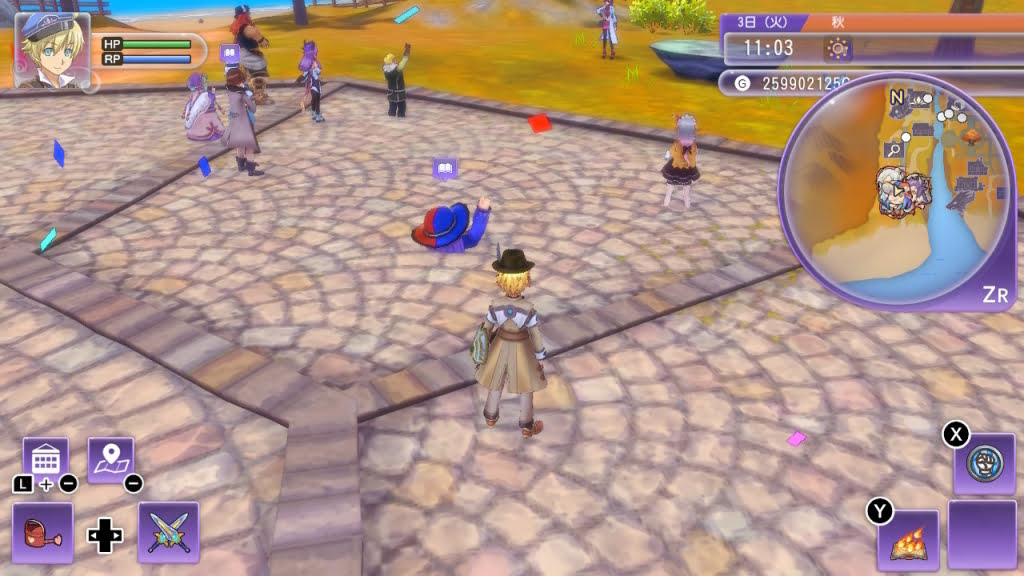The width and height of the screenshot is (1024, 576).
Task: Open the calendar icon button
Action: (45, 460)
